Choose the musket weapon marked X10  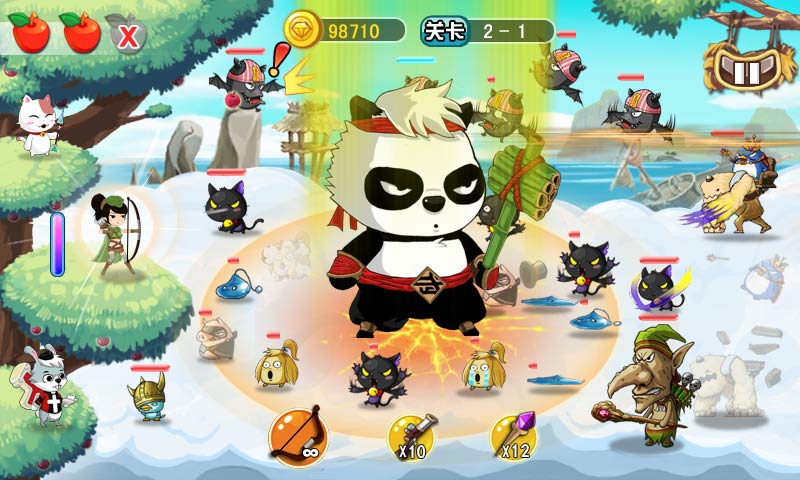(413, 435)
